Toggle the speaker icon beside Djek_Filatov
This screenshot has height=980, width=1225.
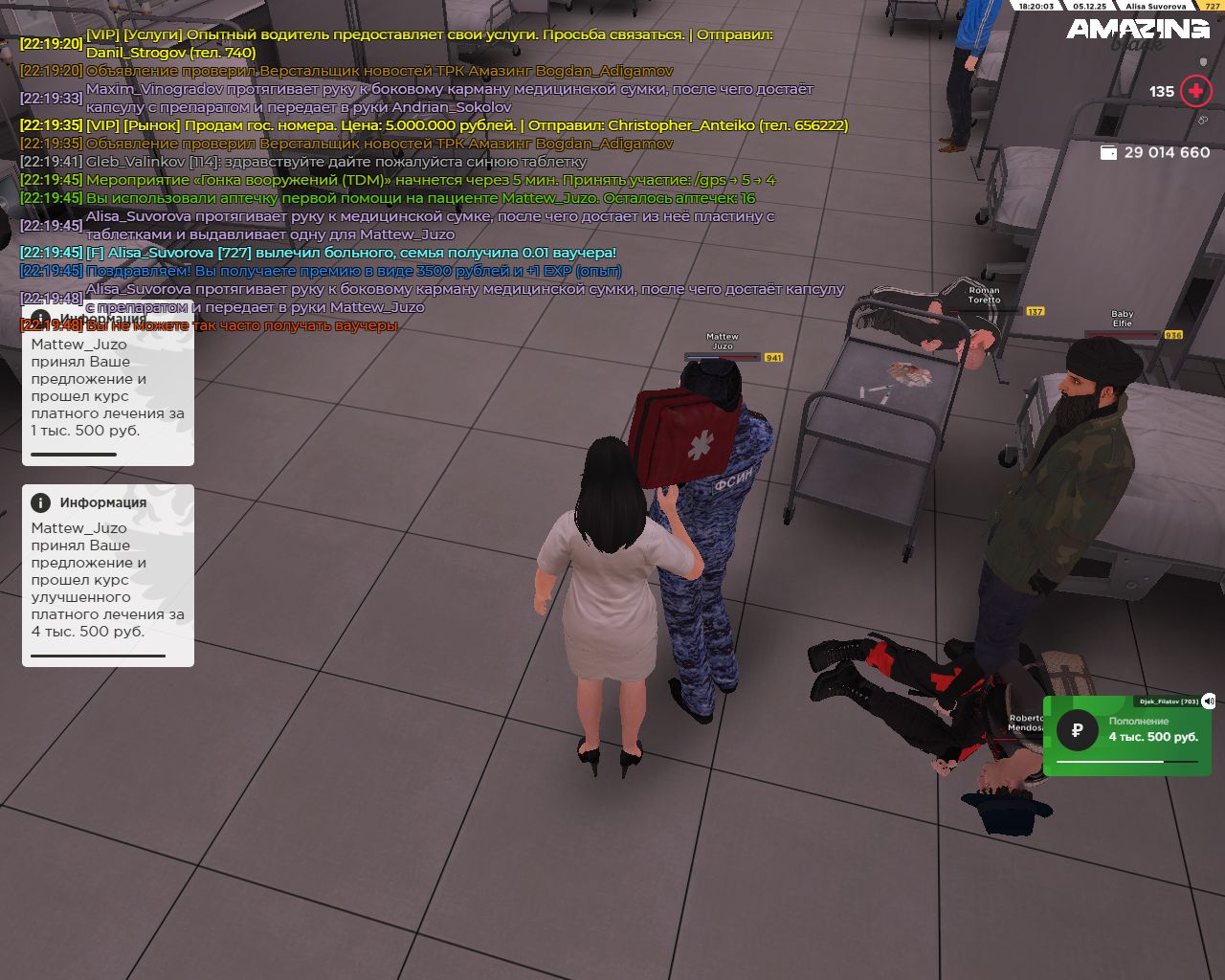[x=1209, y=701]
